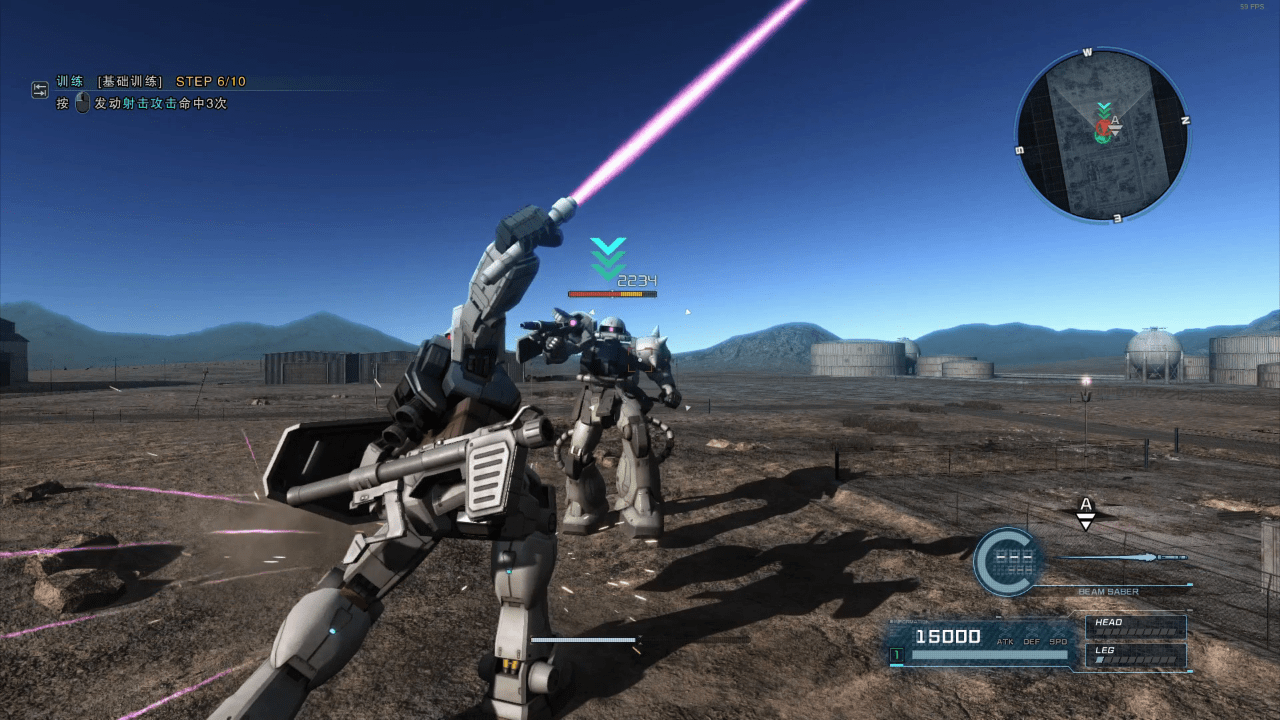Click the circular weapon gauge dial
This screenshot has width=1280, height=720.
pyautogui.click(x=1007, y=562)
